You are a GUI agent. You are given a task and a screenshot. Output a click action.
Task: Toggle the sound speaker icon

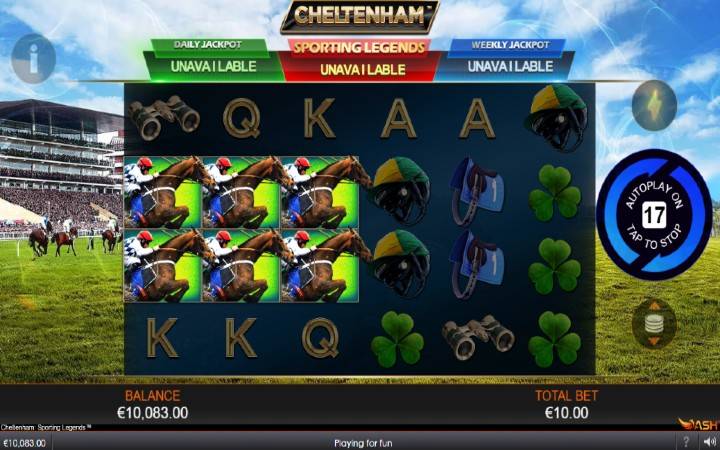[x=709, y=442]
